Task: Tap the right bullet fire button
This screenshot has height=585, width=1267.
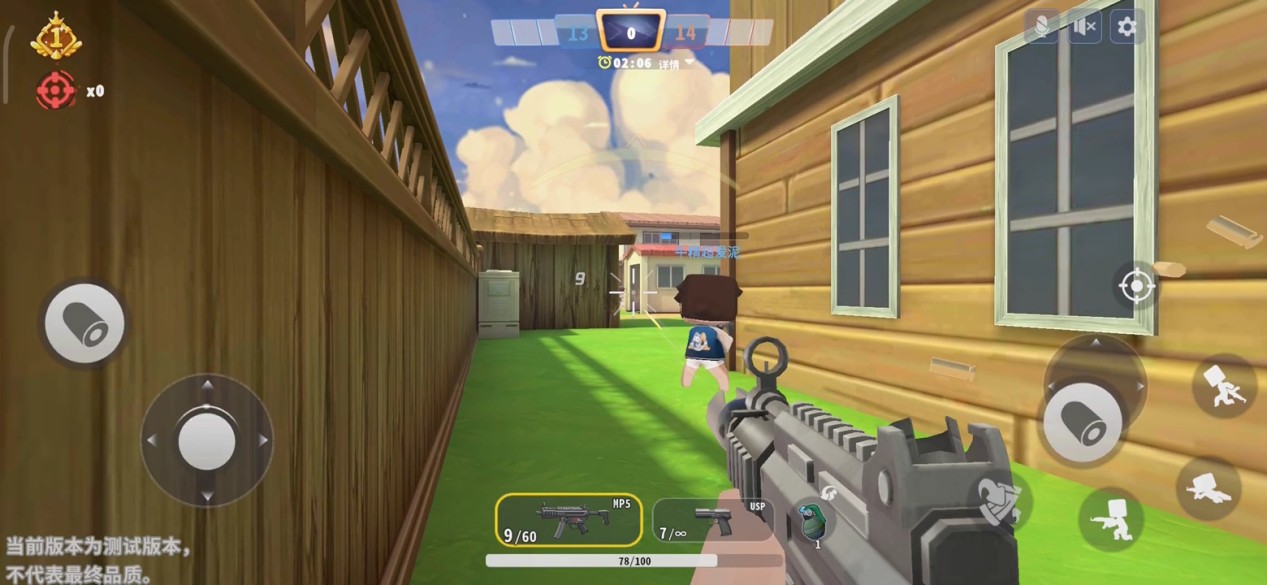Action: 1082,422
